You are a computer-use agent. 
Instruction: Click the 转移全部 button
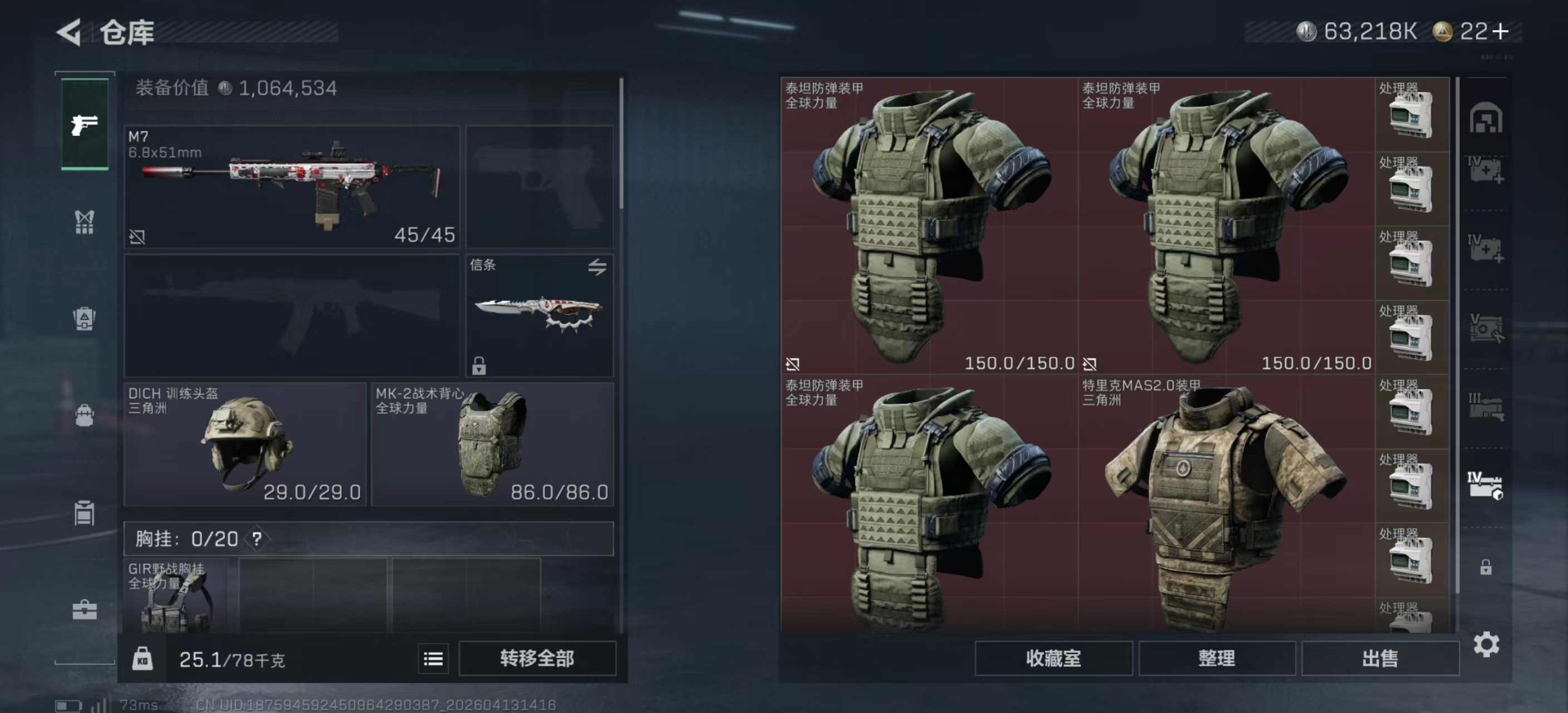click(x=537, y=658)
